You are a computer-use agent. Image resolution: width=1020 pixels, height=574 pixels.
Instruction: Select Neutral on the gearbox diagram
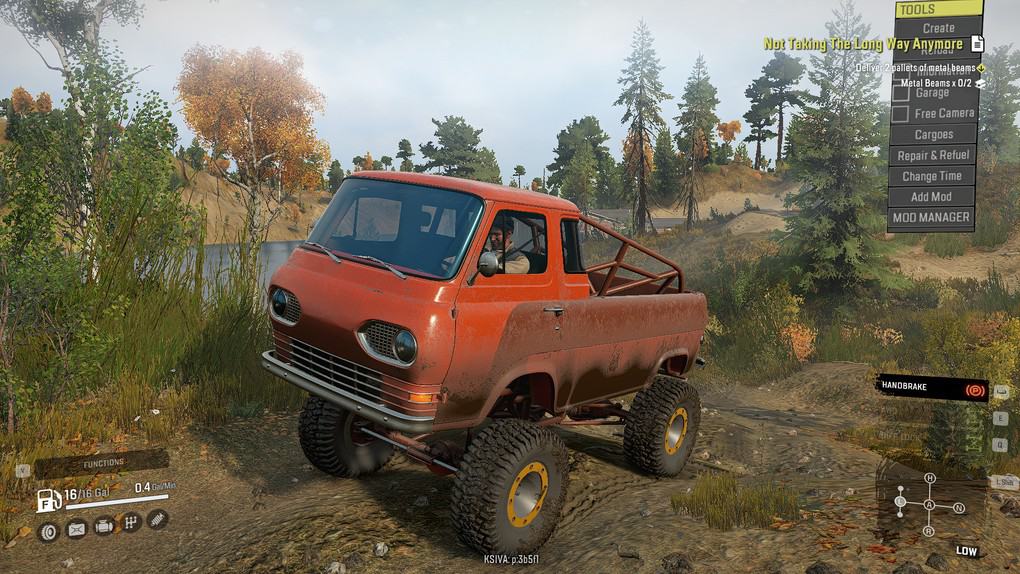(x=959, y=508)
